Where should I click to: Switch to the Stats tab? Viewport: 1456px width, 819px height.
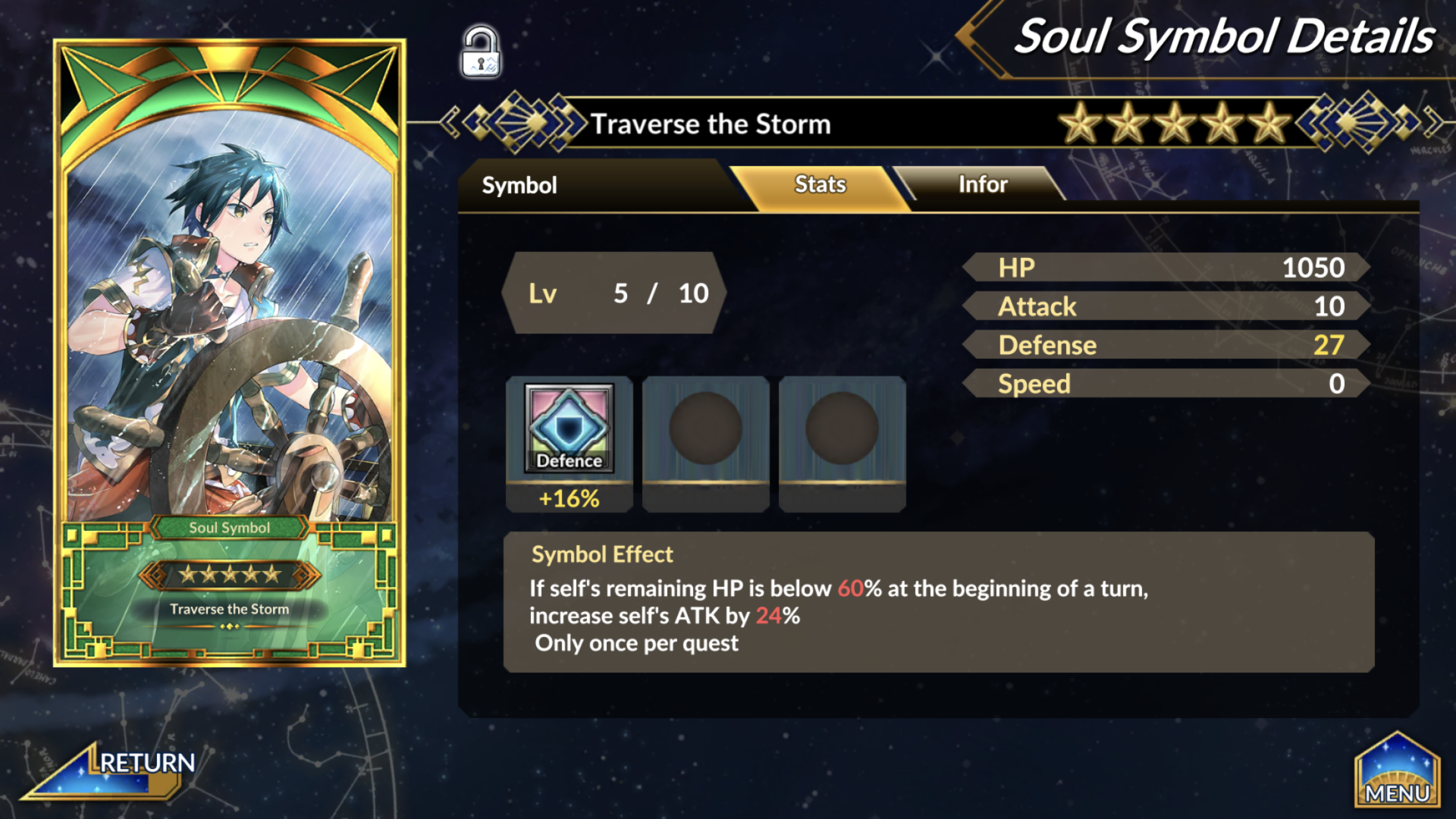coord(820,184)
